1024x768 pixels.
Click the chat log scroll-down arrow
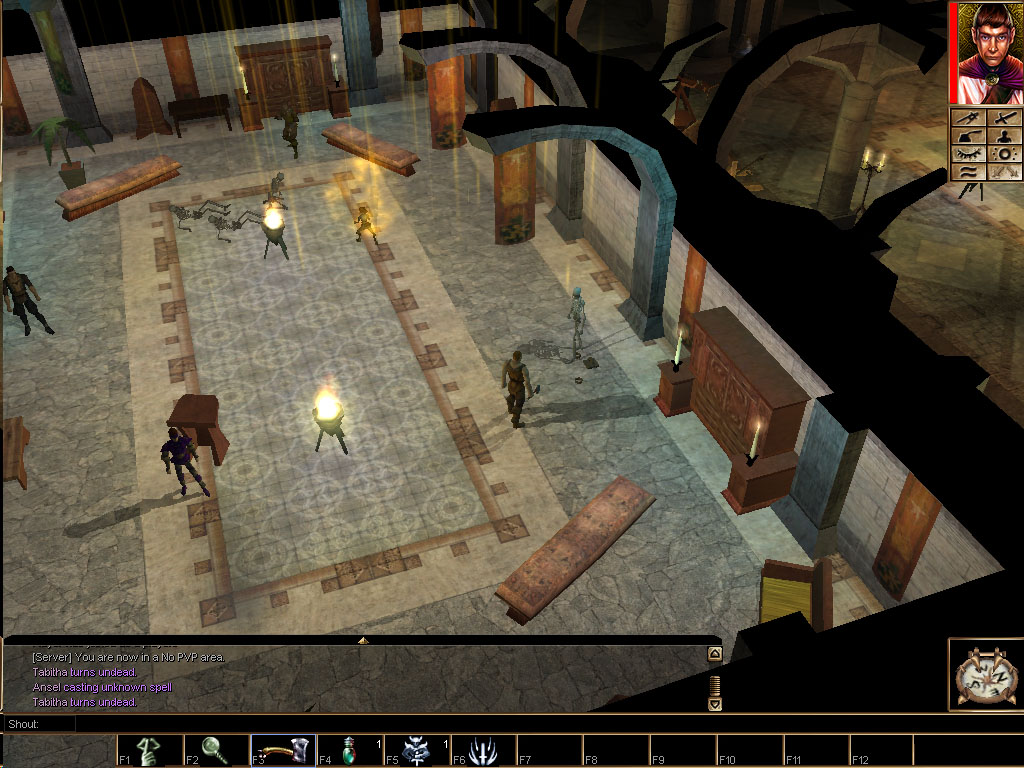[x=714, y=703]
